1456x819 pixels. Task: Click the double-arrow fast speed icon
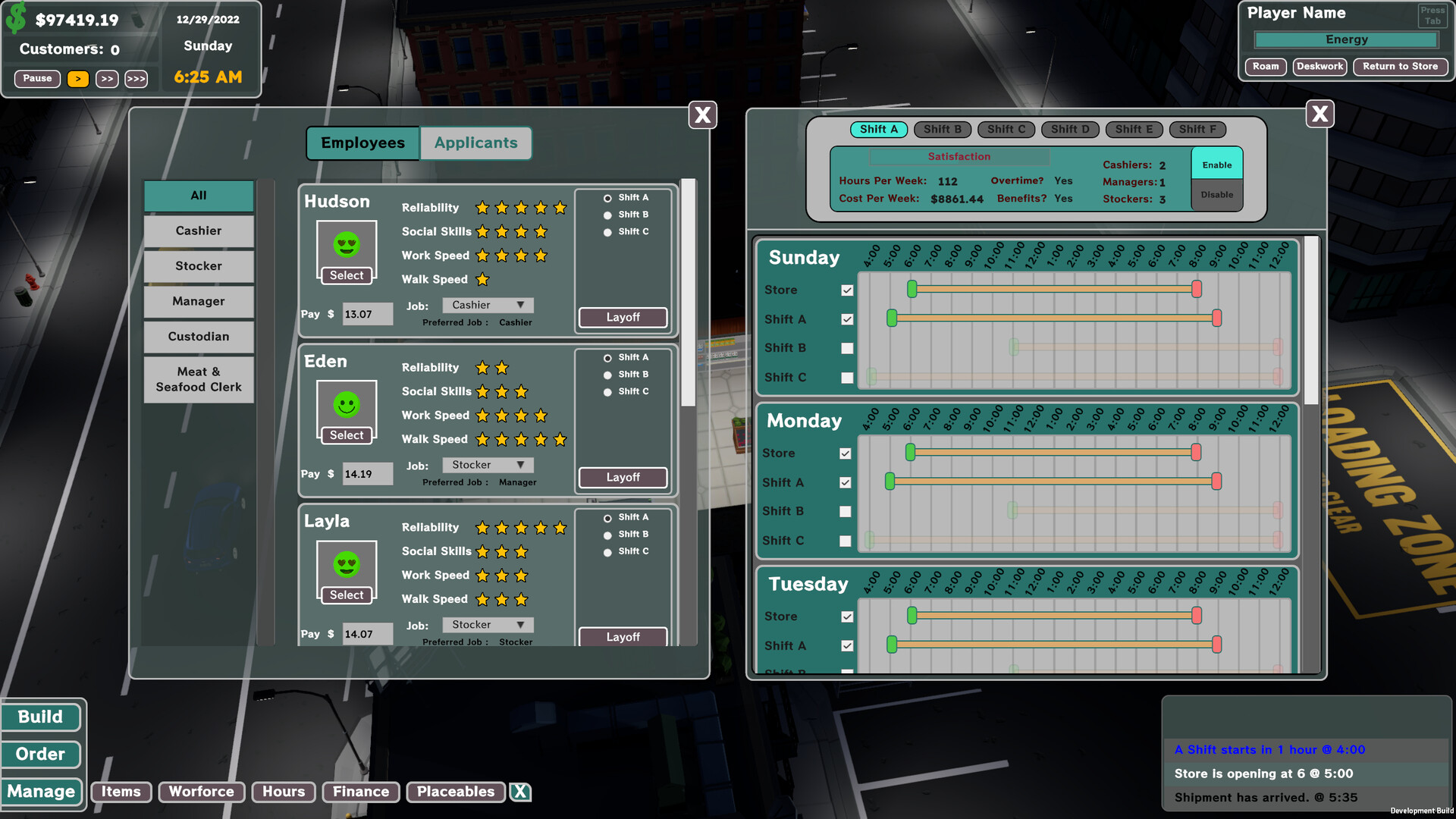tap(107, 79)
